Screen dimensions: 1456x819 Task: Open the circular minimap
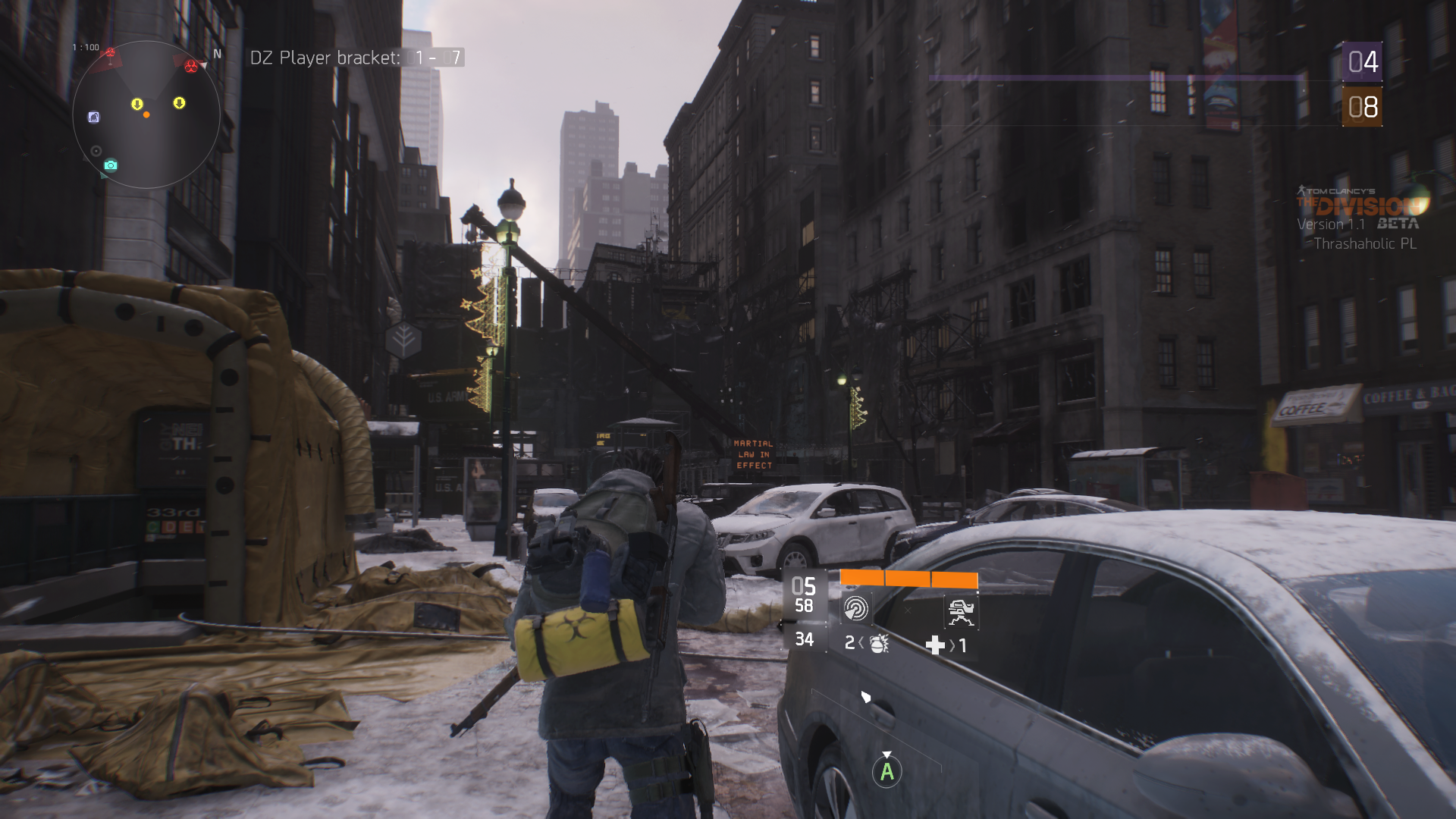[x=146, y=115]
